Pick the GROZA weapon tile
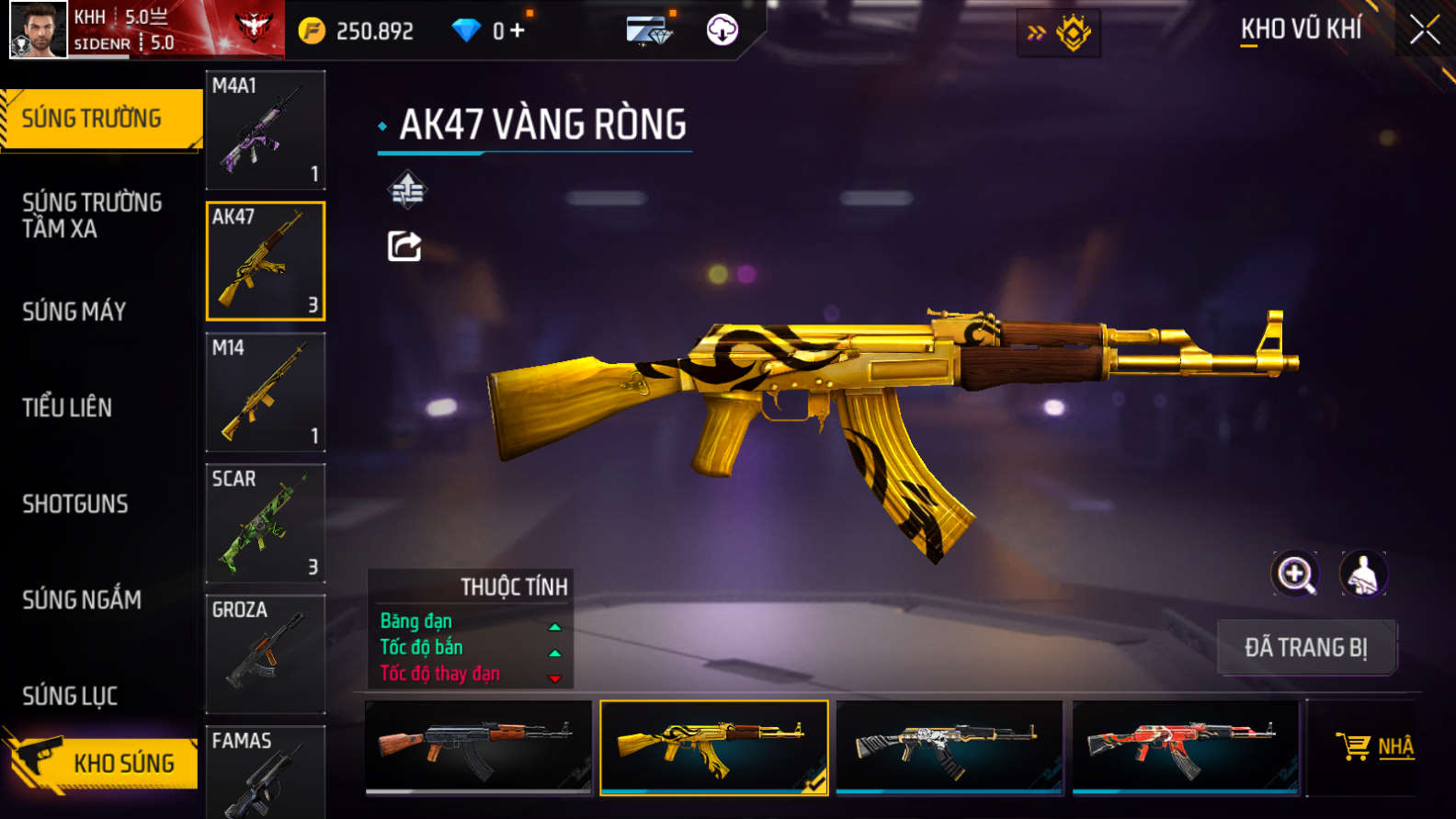1456x819 pixels. pyautogui.click(x=266, y=654)
